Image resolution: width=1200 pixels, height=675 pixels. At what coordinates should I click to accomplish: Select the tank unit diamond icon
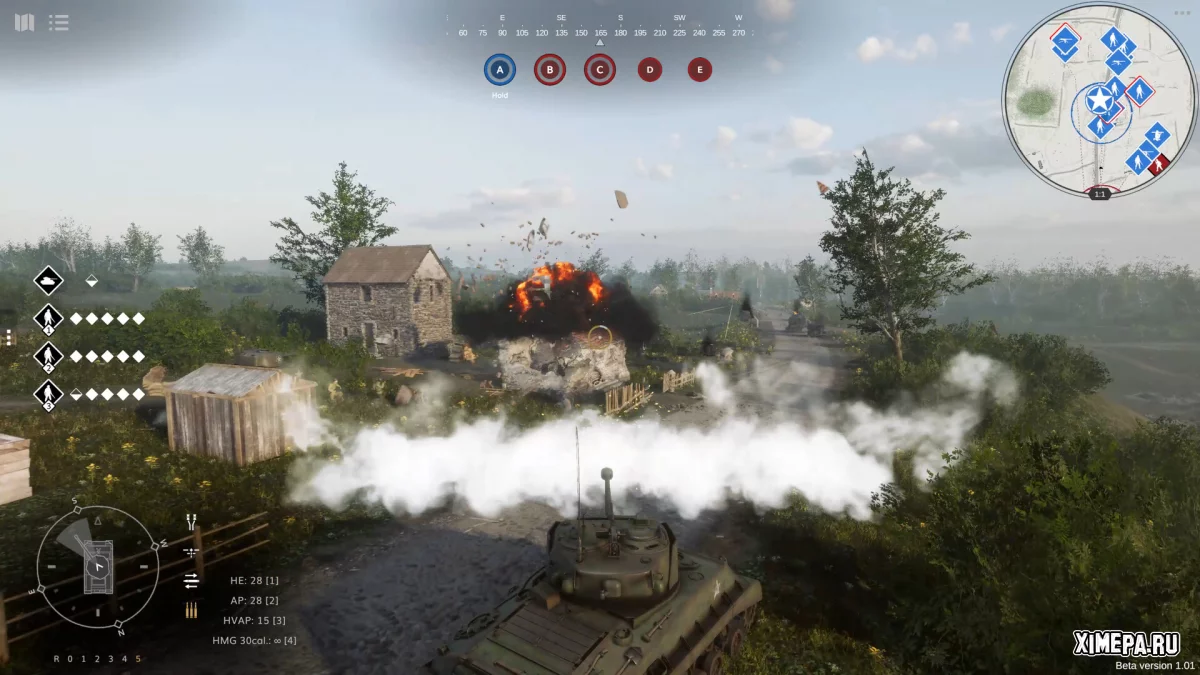48,281
